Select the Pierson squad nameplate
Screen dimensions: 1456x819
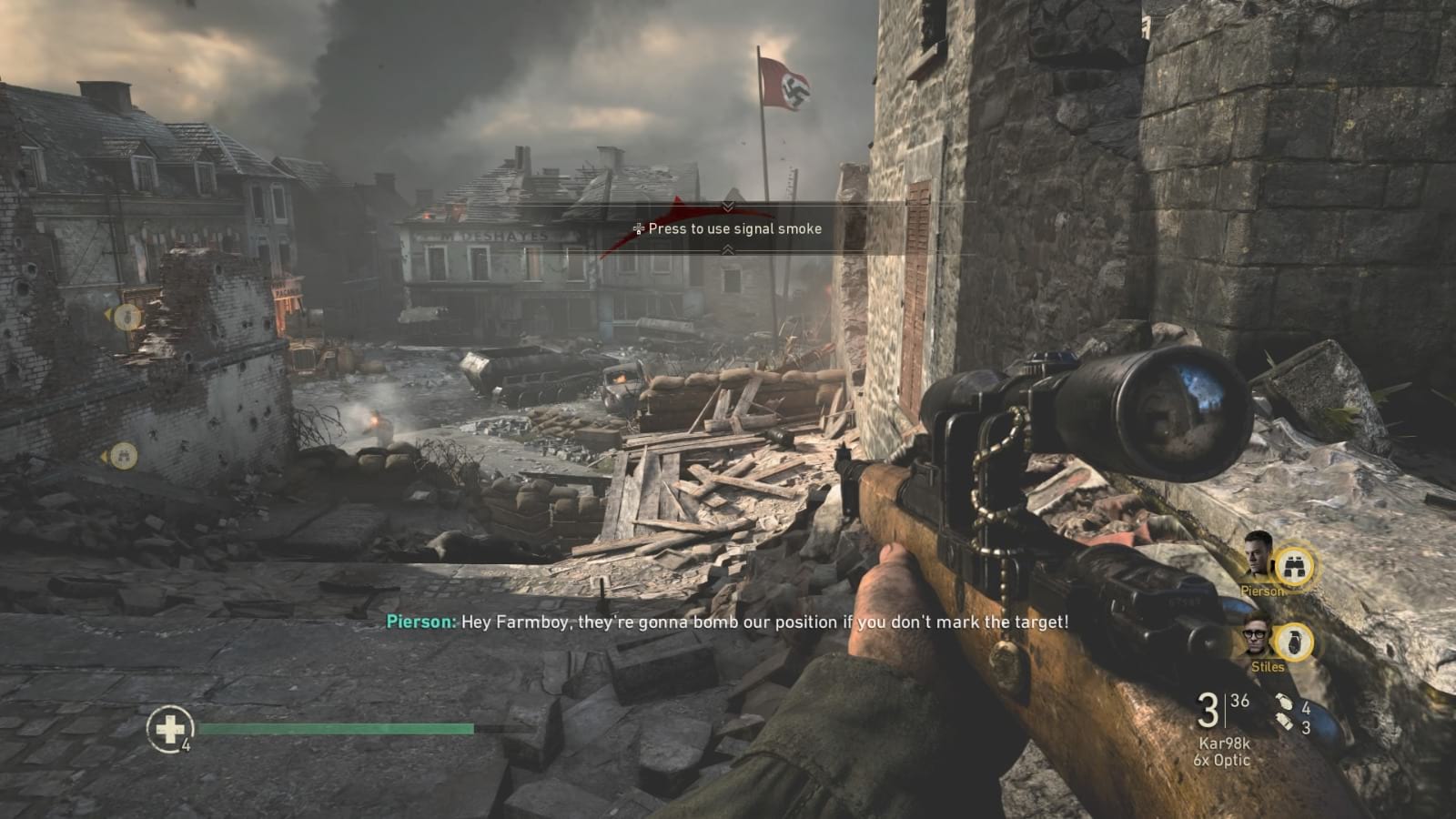(1263, 591)
